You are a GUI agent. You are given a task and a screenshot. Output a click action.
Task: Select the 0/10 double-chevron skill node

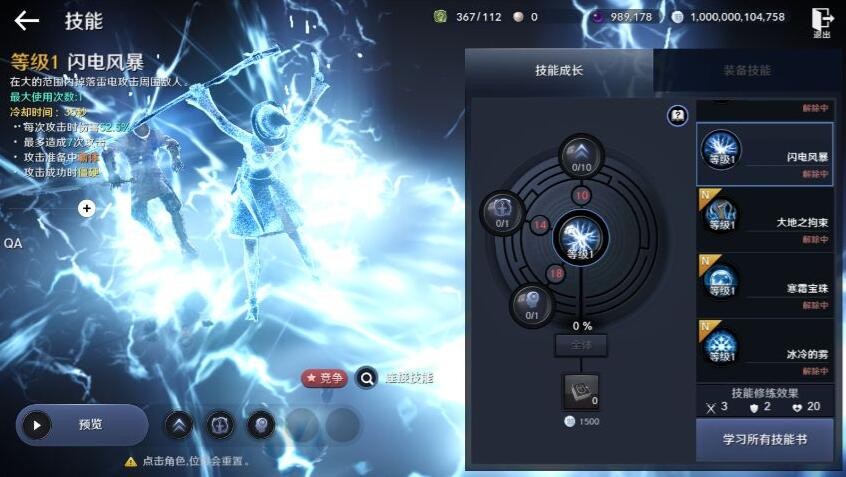[x=581, y=156]
